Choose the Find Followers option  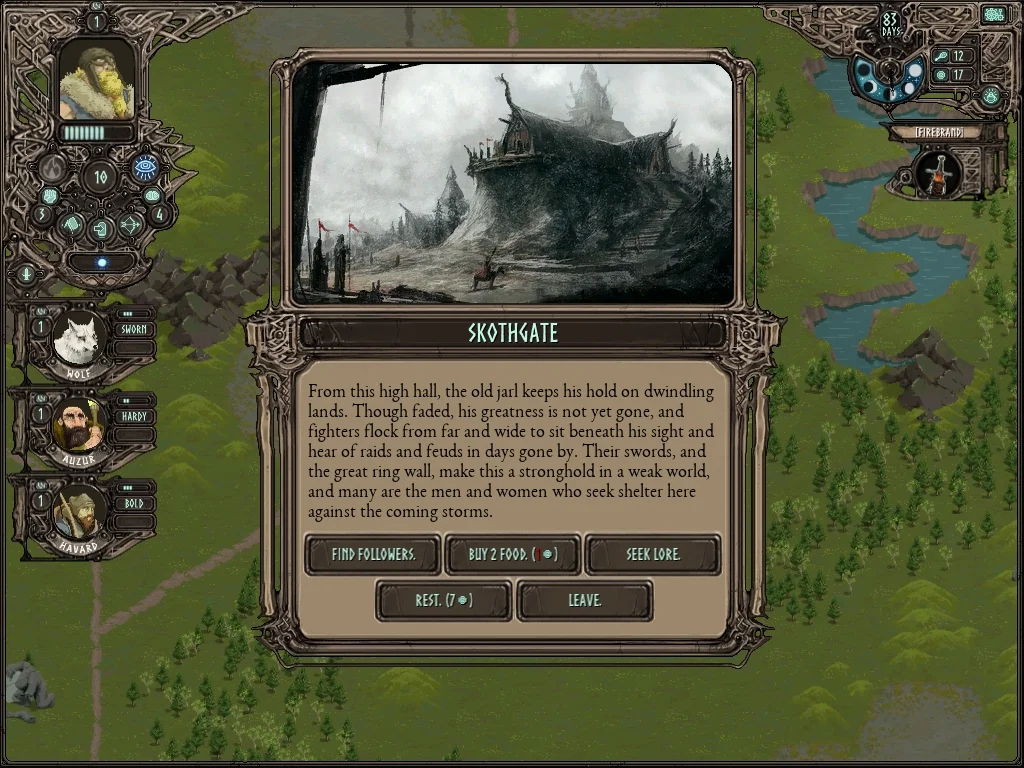pyautogui.click(x=372, y=554)
